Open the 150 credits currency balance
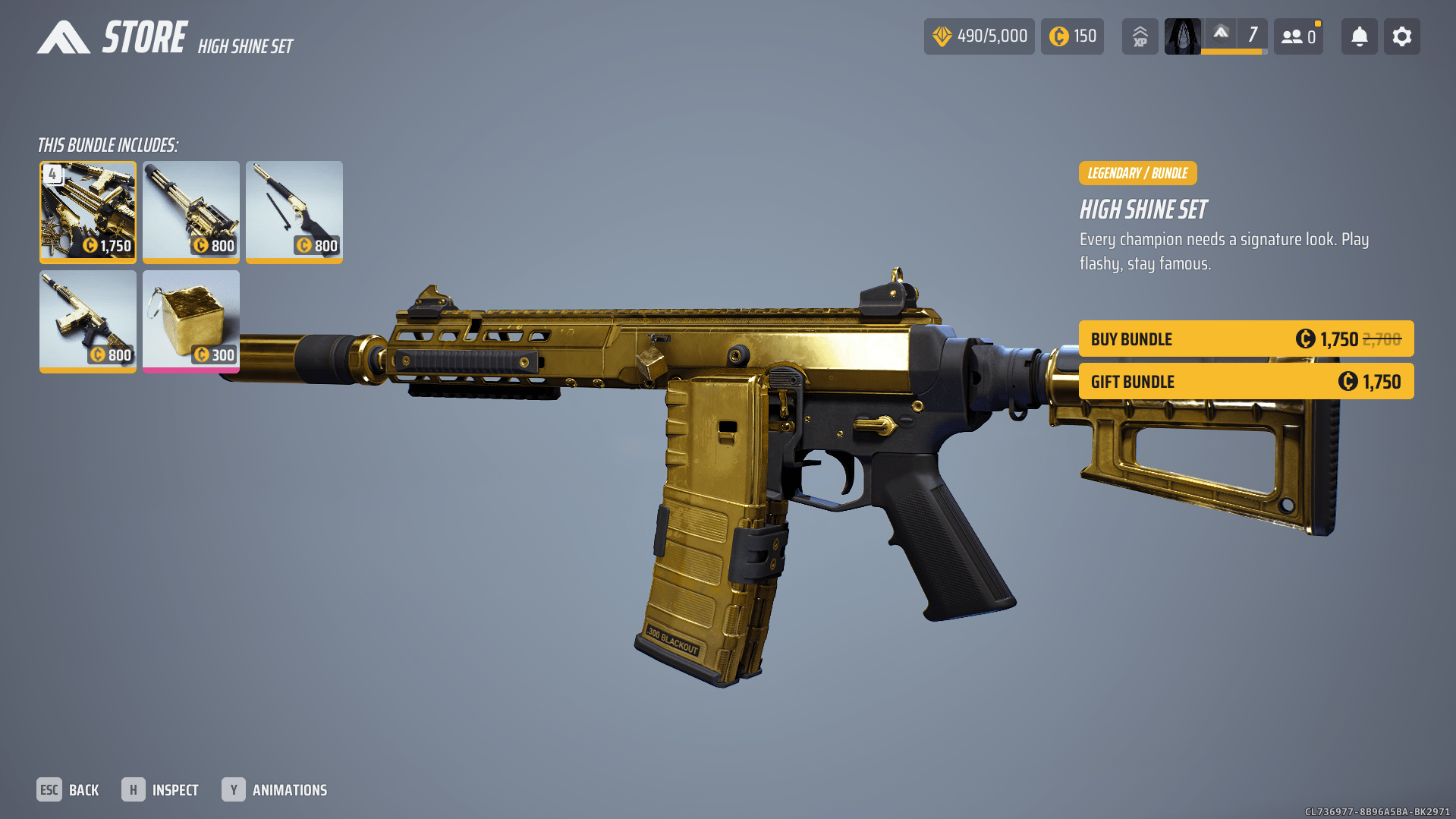1456x819 pixels. coord(1072,36)
